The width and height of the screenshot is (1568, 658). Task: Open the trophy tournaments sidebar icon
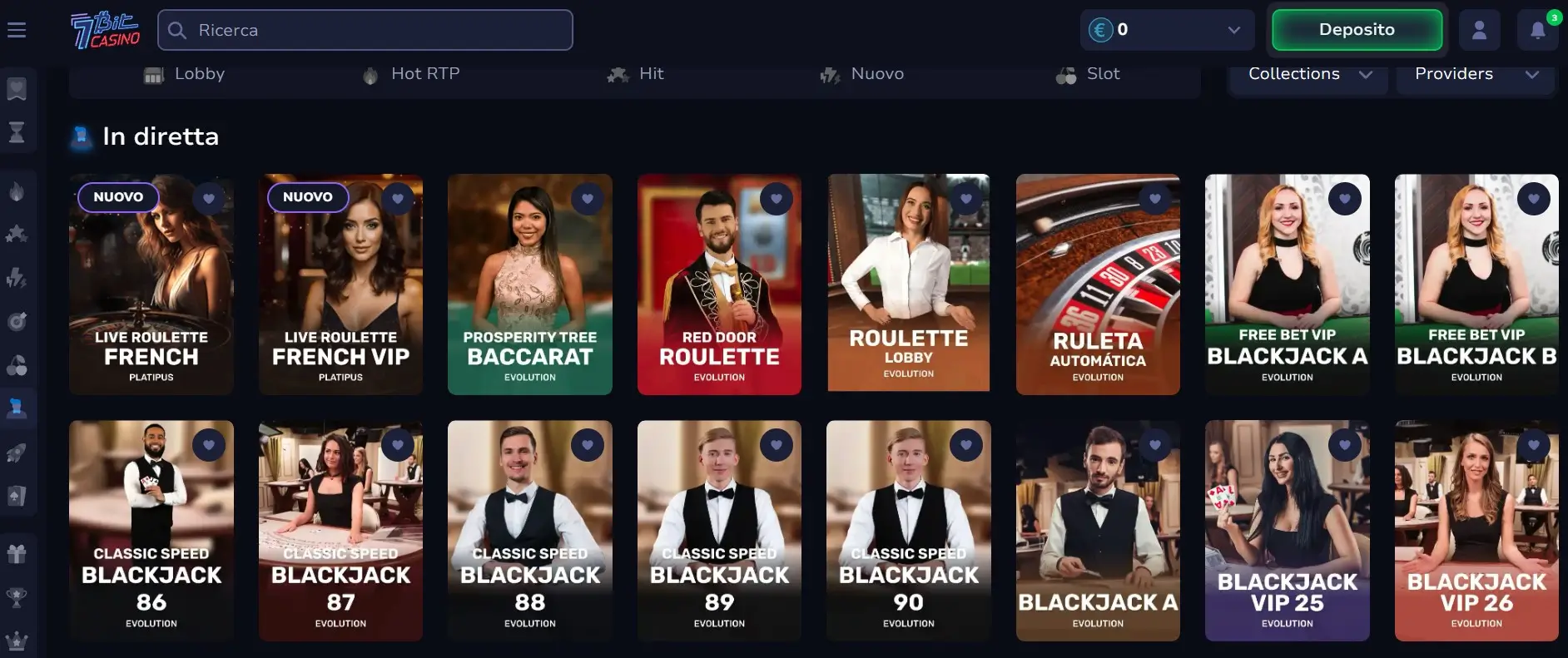click(16, 594)
